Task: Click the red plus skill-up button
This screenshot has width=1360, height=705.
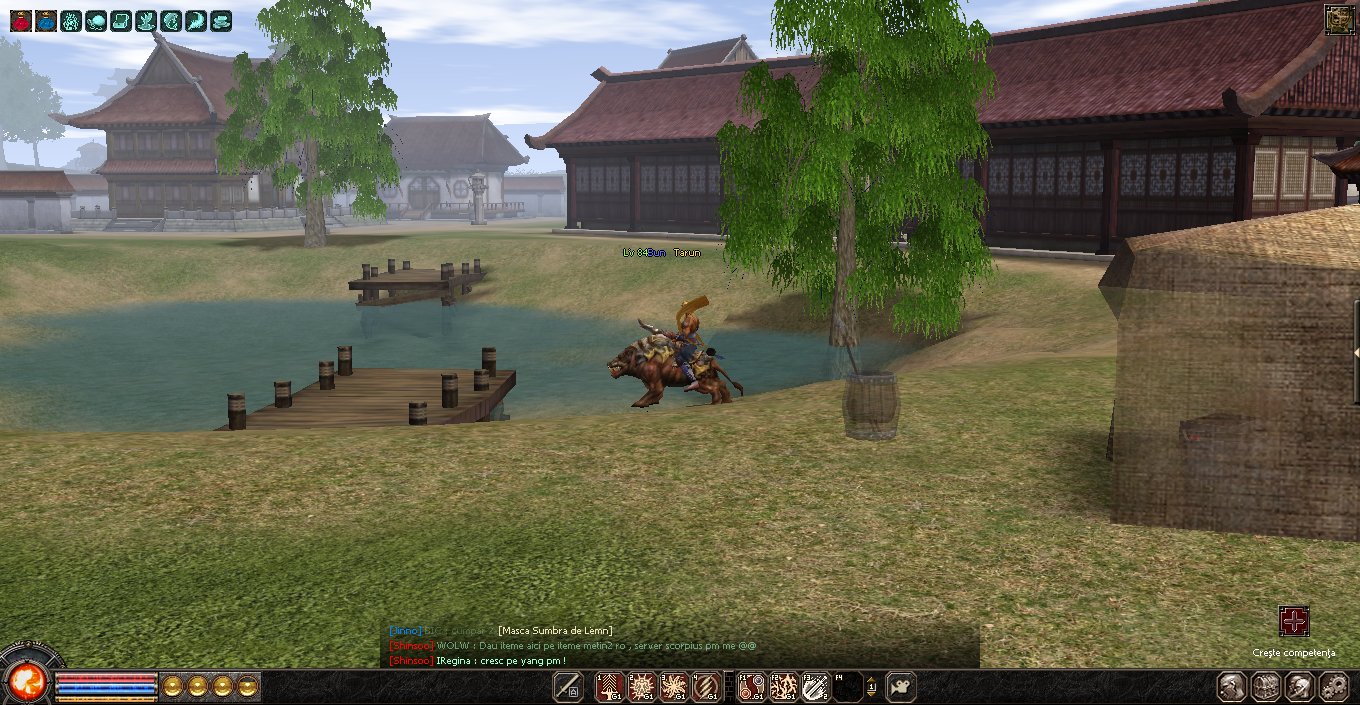Action: [x=1294, y=621]
